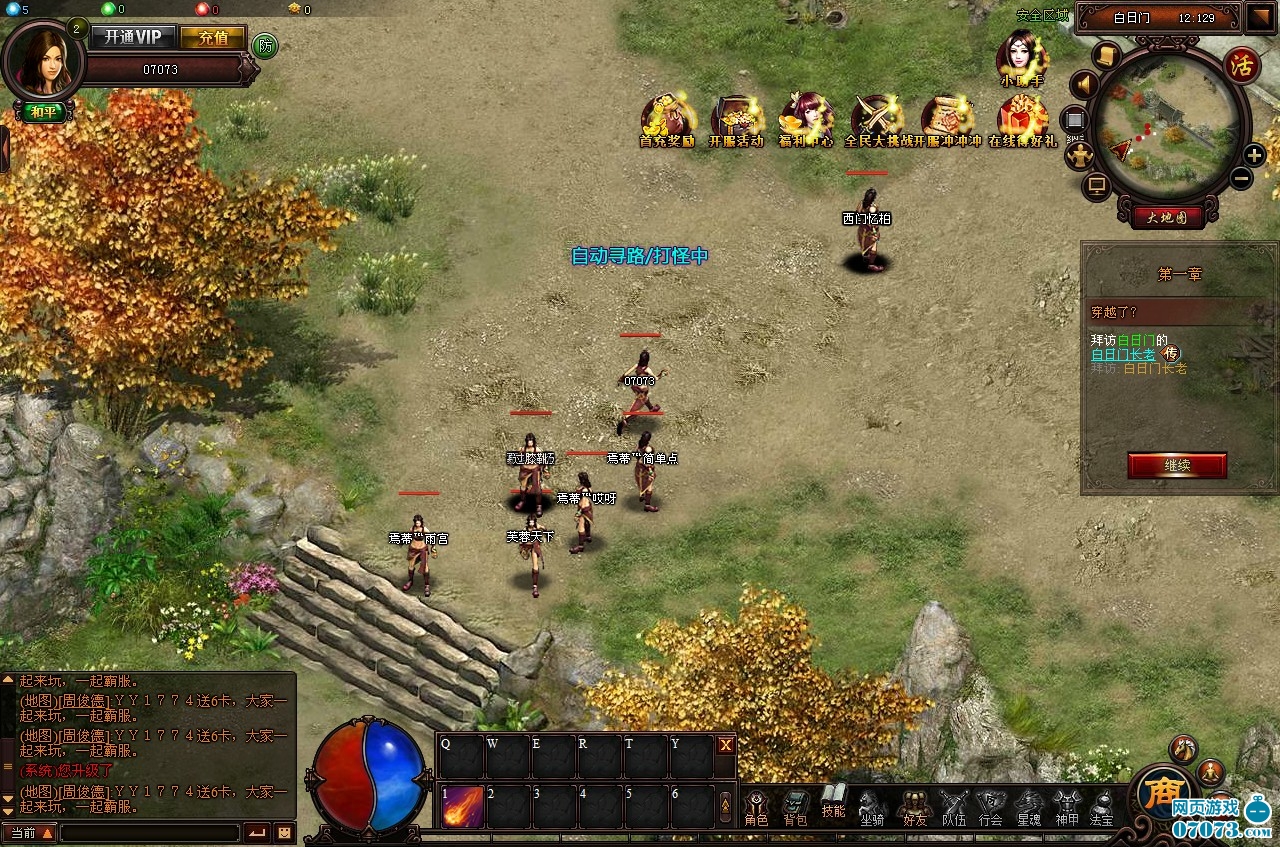Open the 大地图 world map button
Viewport: 1280px width, 847px height.
tap(1167, 216)
